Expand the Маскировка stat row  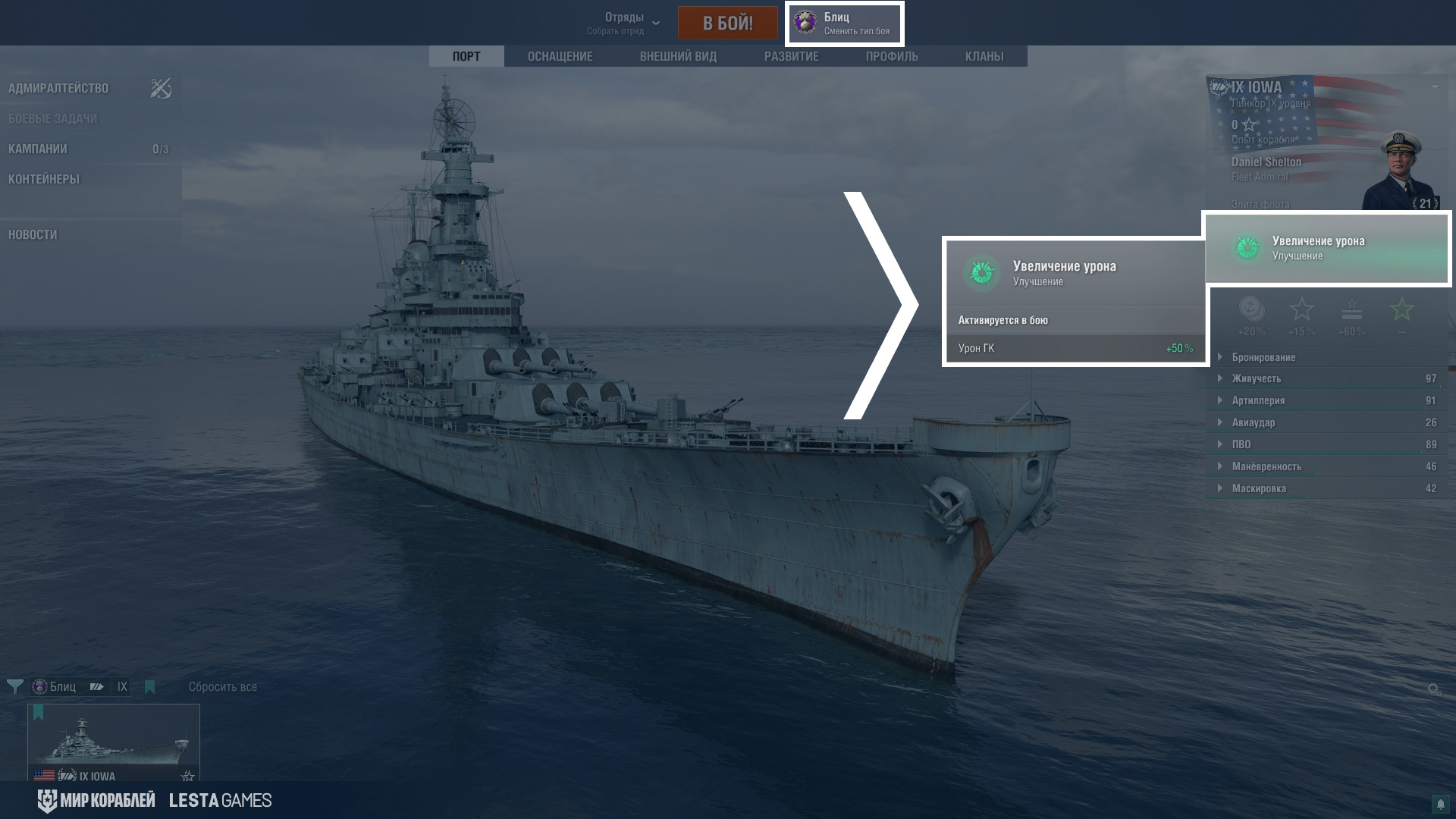1259,488
